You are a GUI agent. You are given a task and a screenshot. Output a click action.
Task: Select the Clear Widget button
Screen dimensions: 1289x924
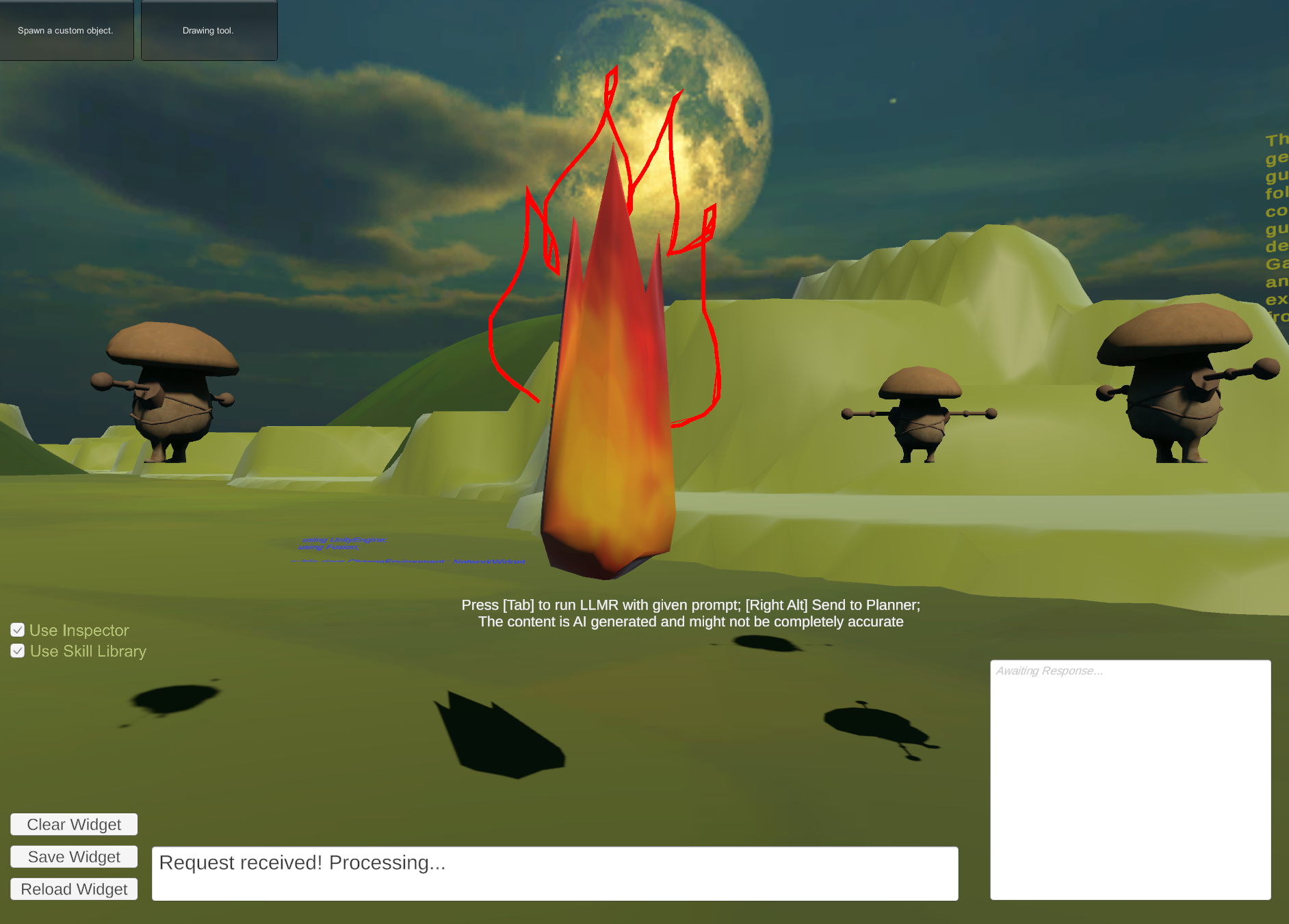pos(74,824)
